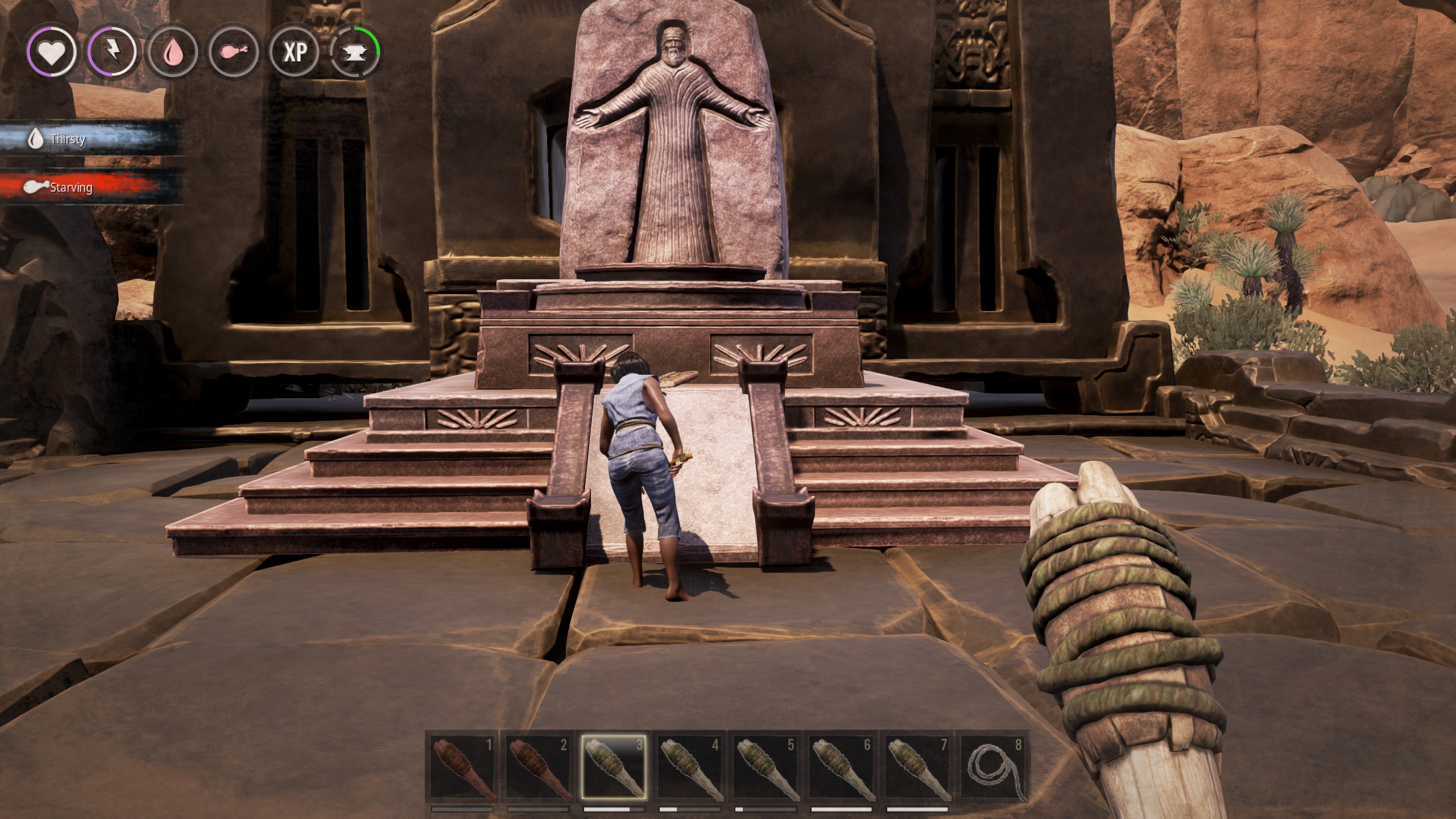Select the coiled rope in slot 8

(993, 768)
